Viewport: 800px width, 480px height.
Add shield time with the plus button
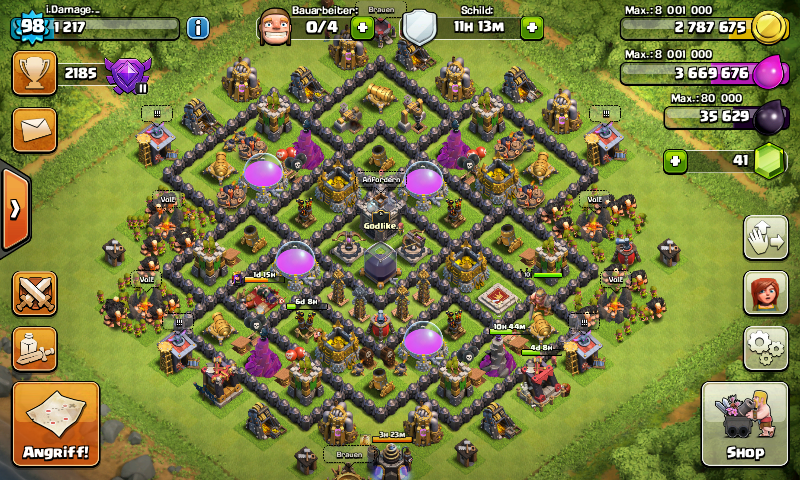point(532,27)
